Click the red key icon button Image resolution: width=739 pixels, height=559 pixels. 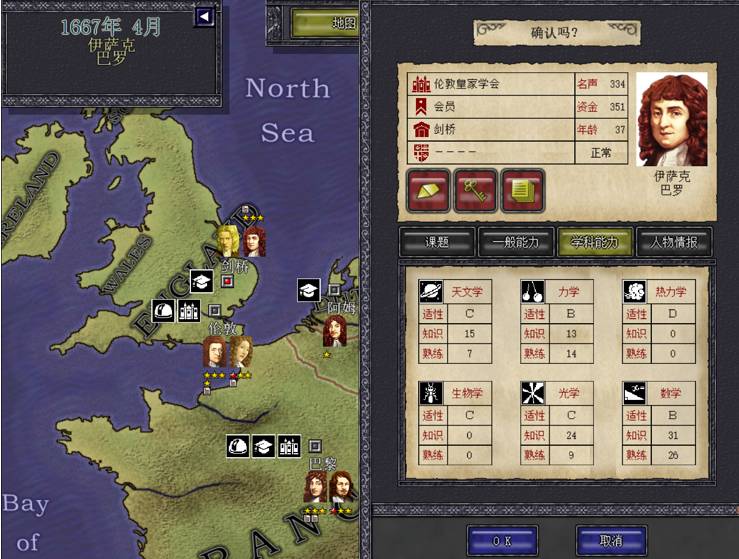tap(475, 189)
